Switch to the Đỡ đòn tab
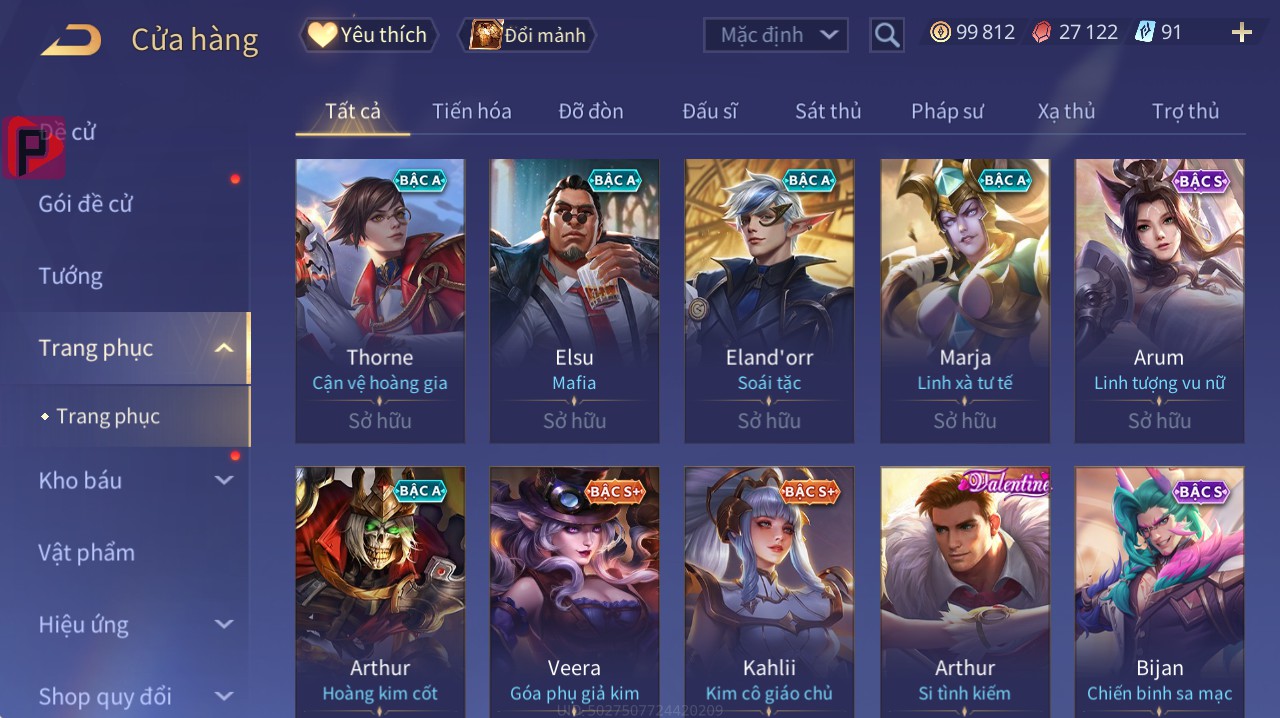Screen dimensions: 1280x718 [590, 111]
